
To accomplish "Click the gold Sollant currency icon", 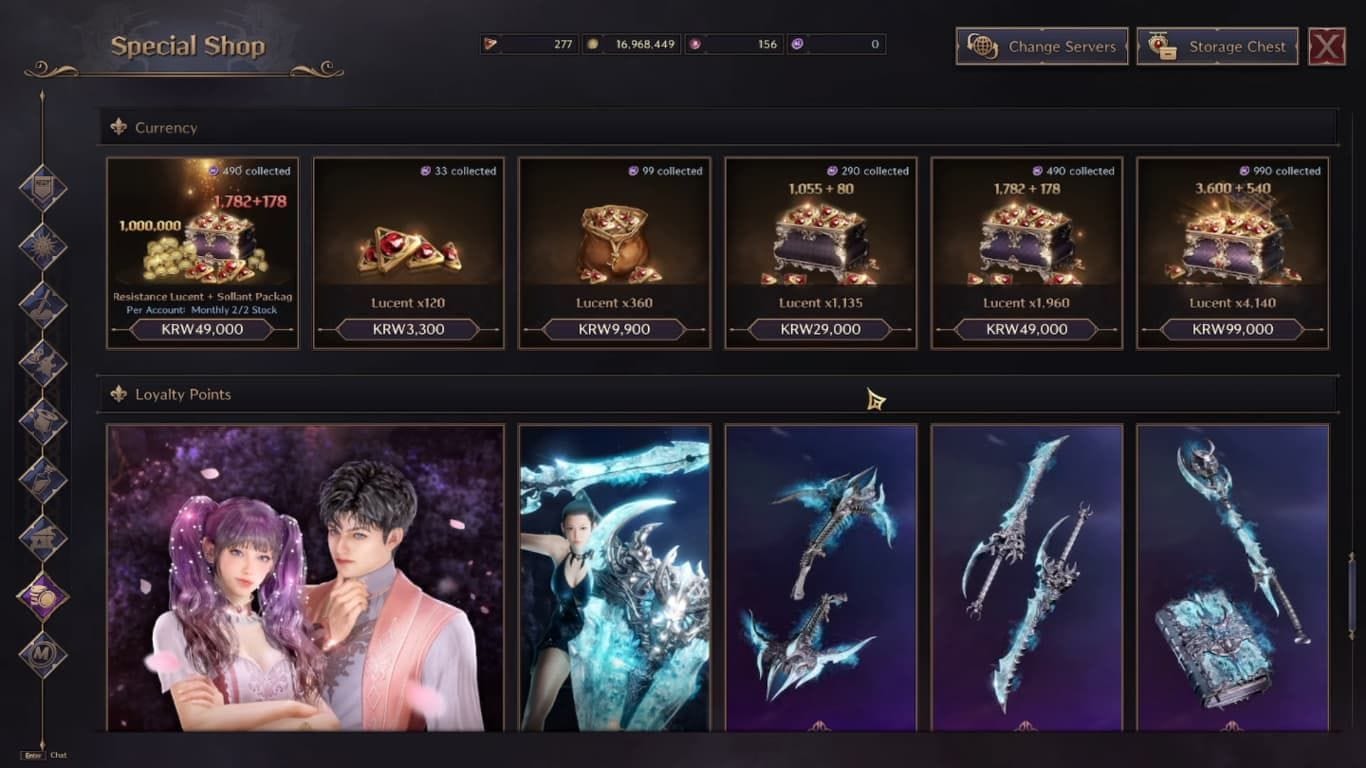I will (593, 43).
